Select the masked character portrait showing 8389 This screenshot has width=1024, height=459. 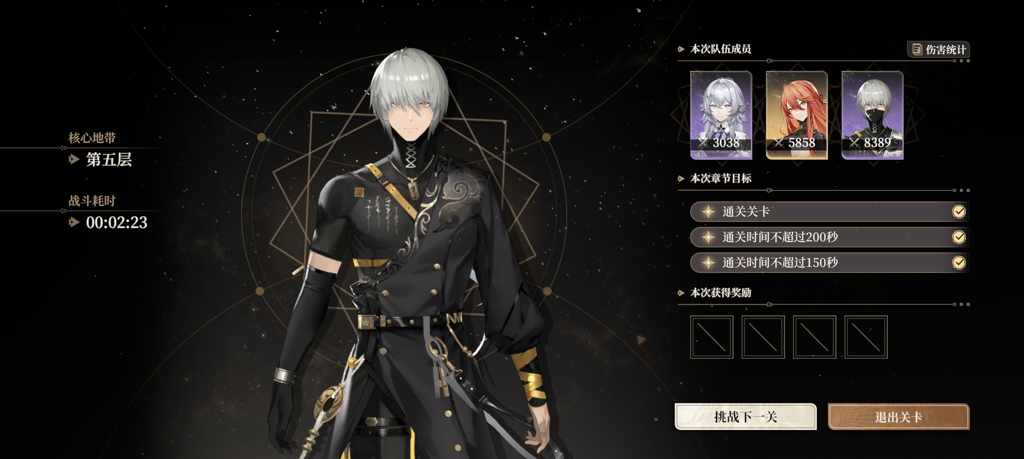tap(872, 115)
